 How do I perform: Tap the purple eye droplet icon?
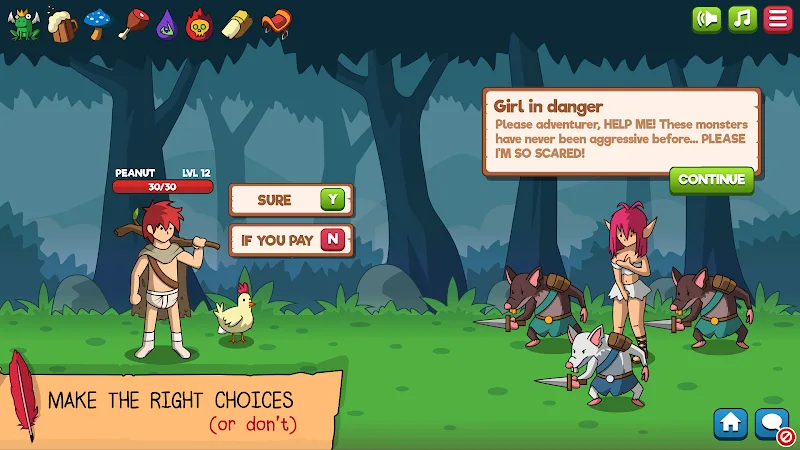(166, 24)
